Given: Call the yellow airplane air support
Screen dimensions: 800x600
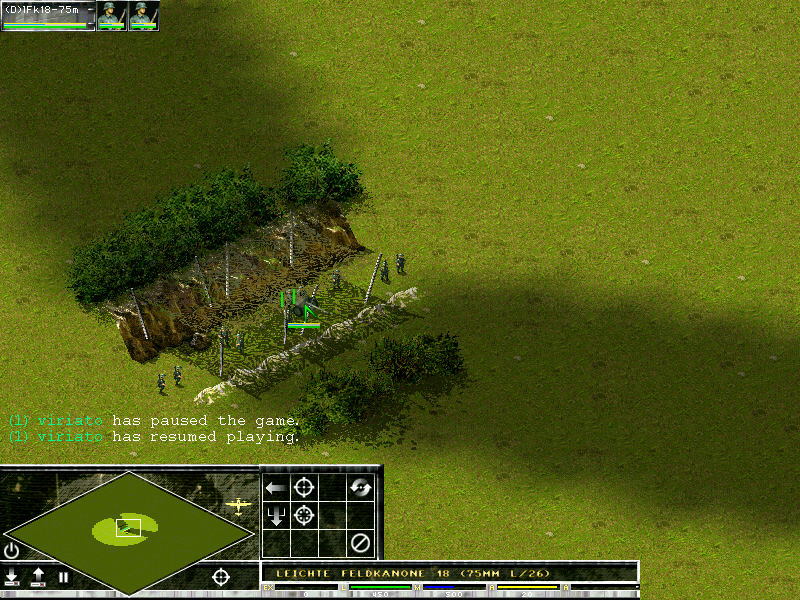Looking at the screenshot, I should point(238,506).
